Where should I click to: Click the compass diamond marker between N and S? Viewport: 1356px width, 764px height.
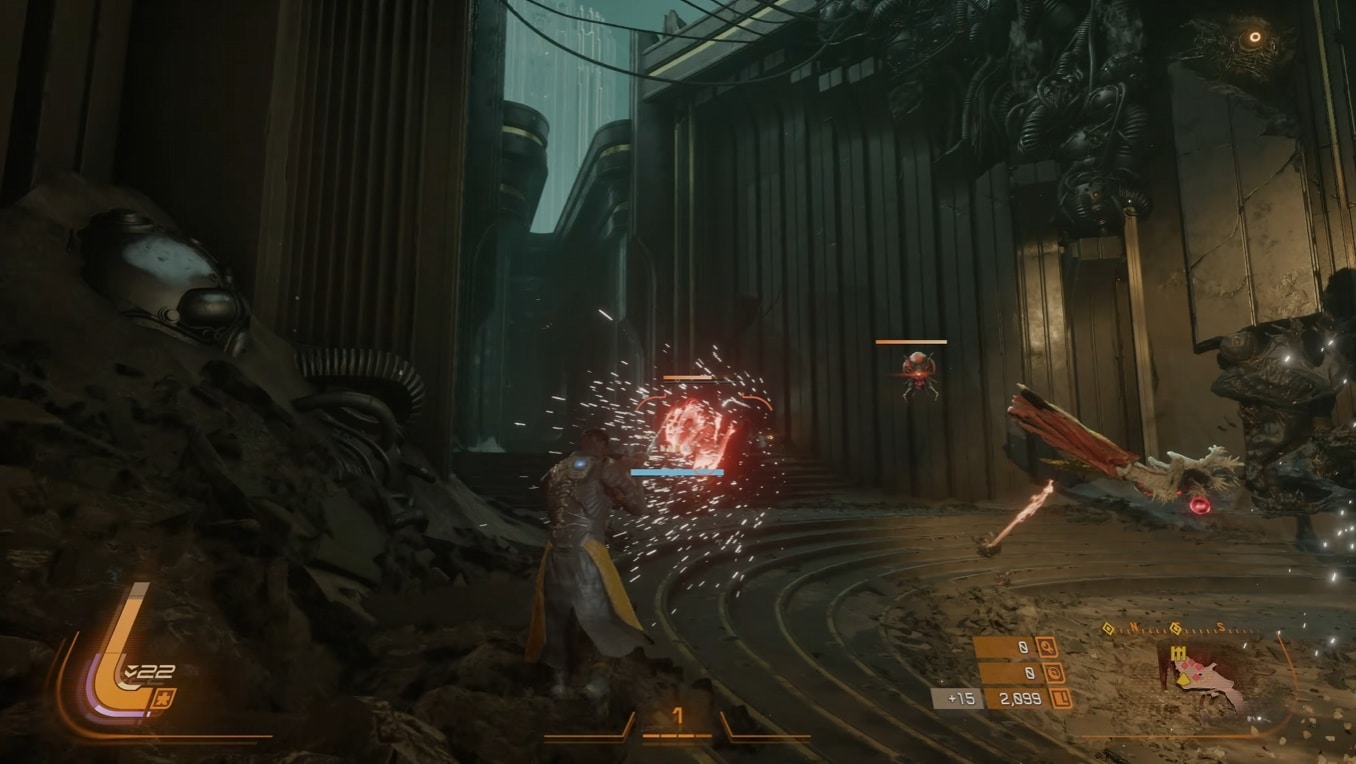(1177, 629)
